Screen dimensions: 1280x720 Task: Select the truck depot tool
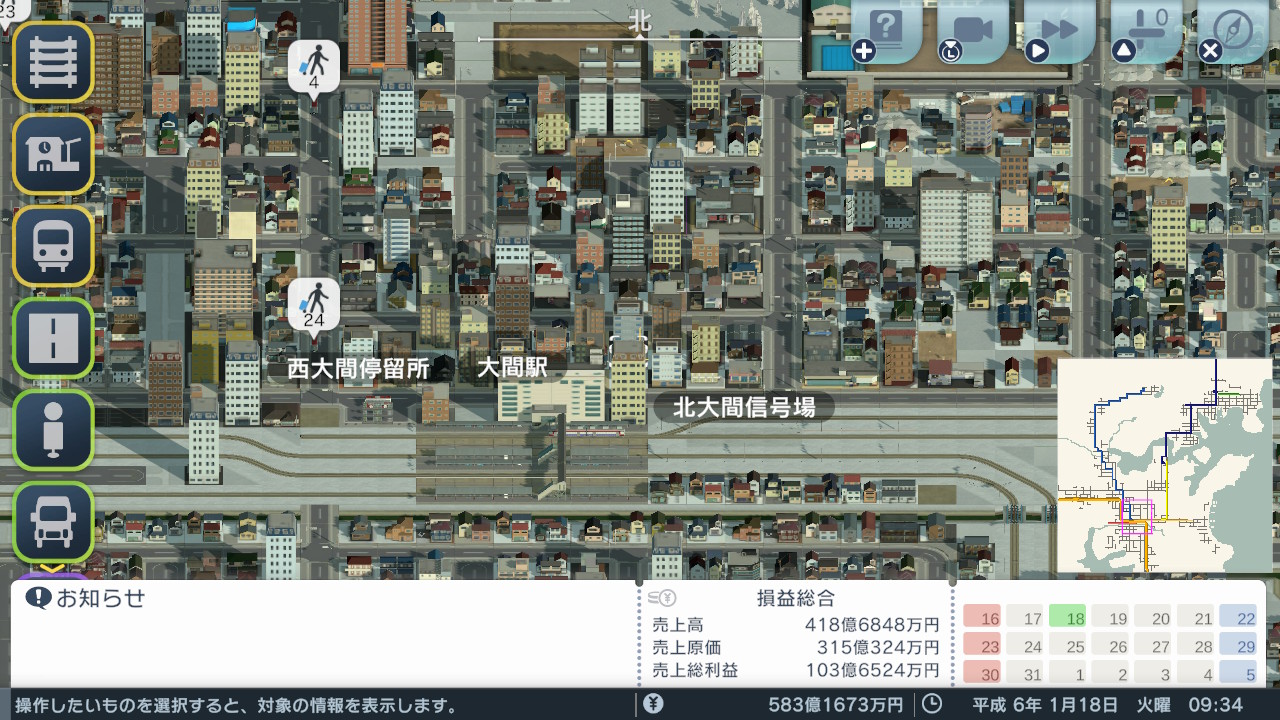pyautogui.click(x=52, y=522)
